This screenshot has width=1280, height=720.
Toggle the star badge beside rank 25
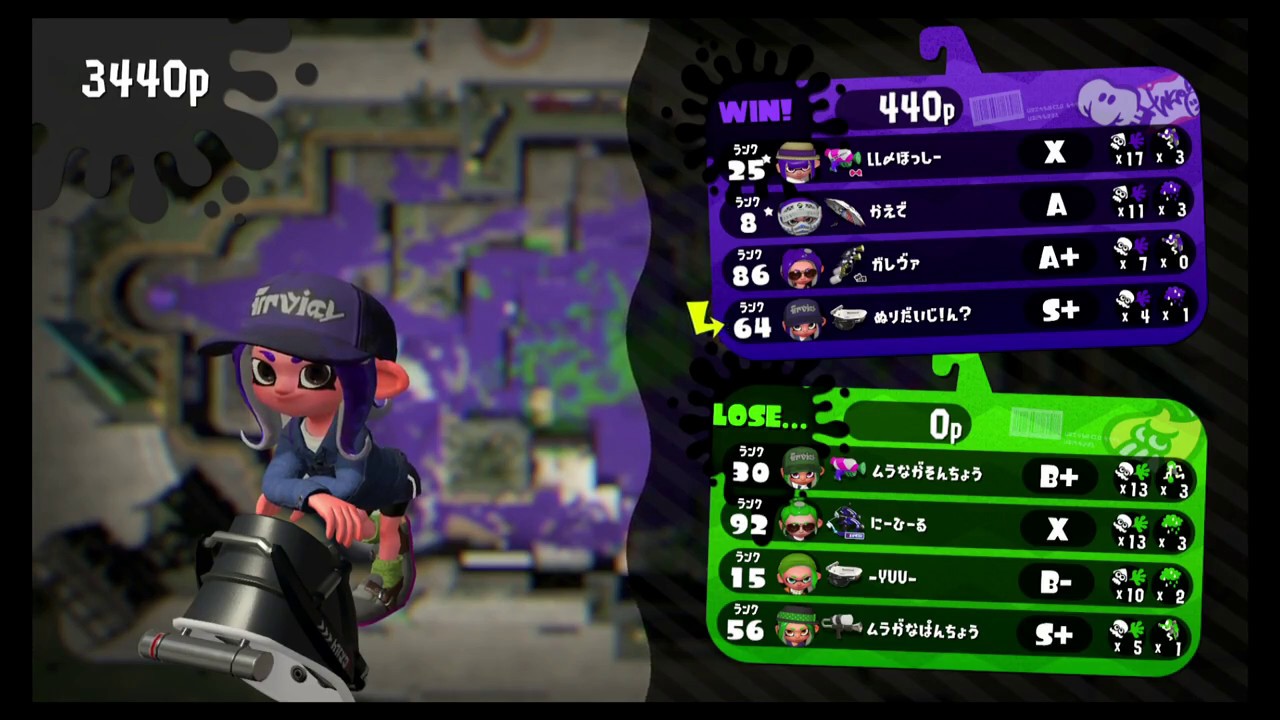(x=764, y=158)
